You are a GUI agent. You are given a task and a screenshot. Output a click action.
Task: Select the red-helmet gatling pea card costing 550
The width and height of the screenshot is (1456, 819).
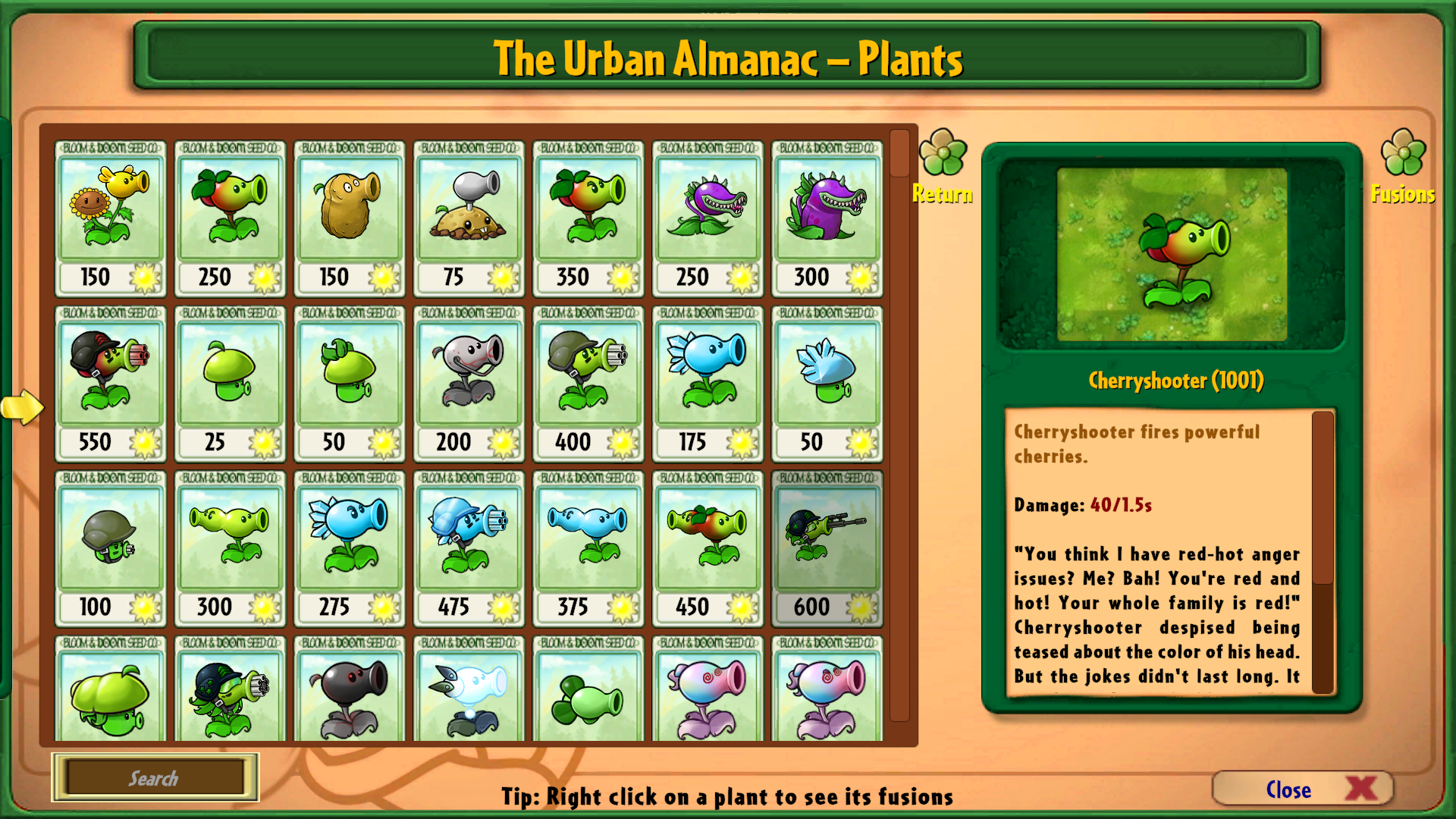click(111, 384)
